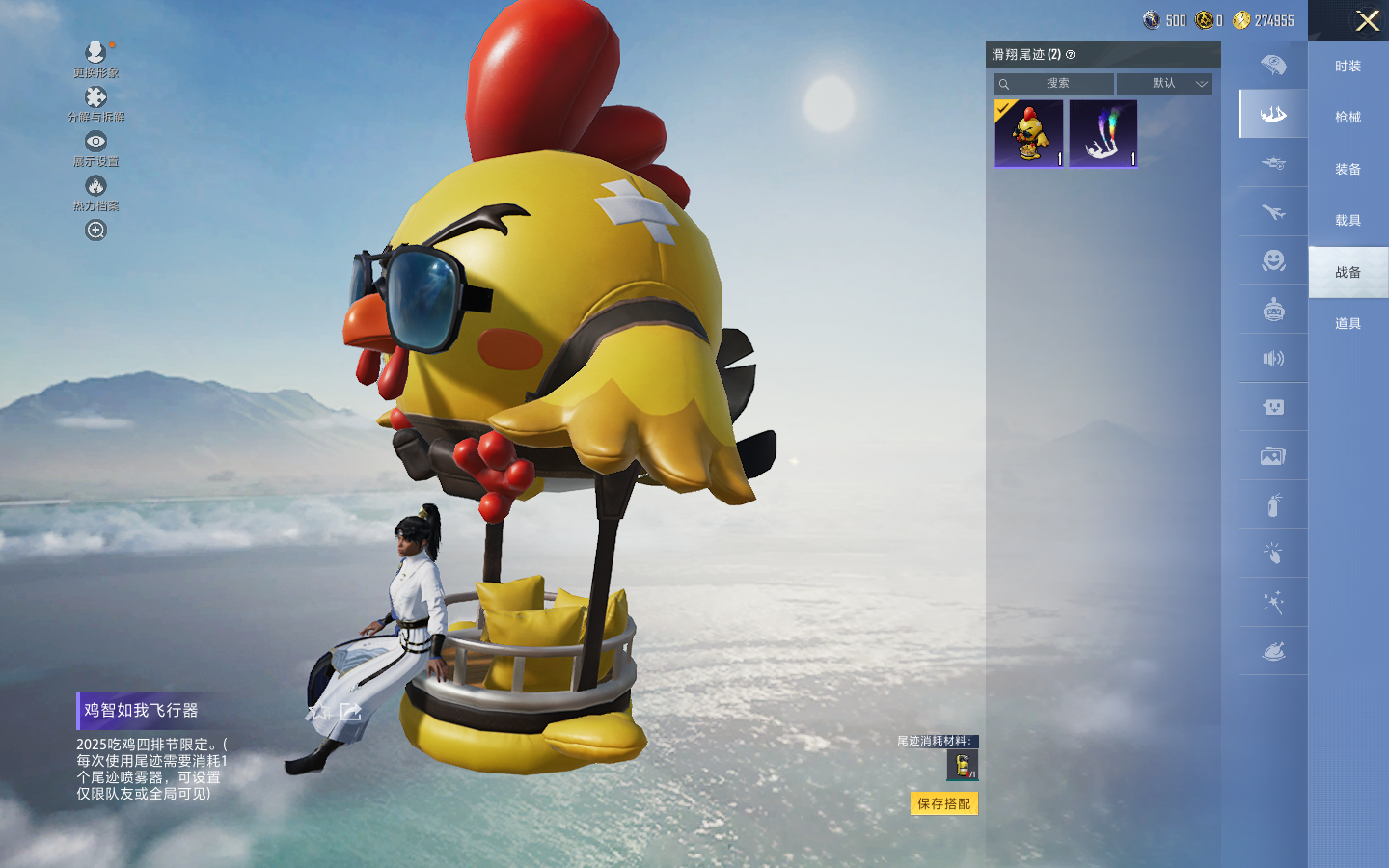Open 热力档案 heat archive

[x=95, y=192]
